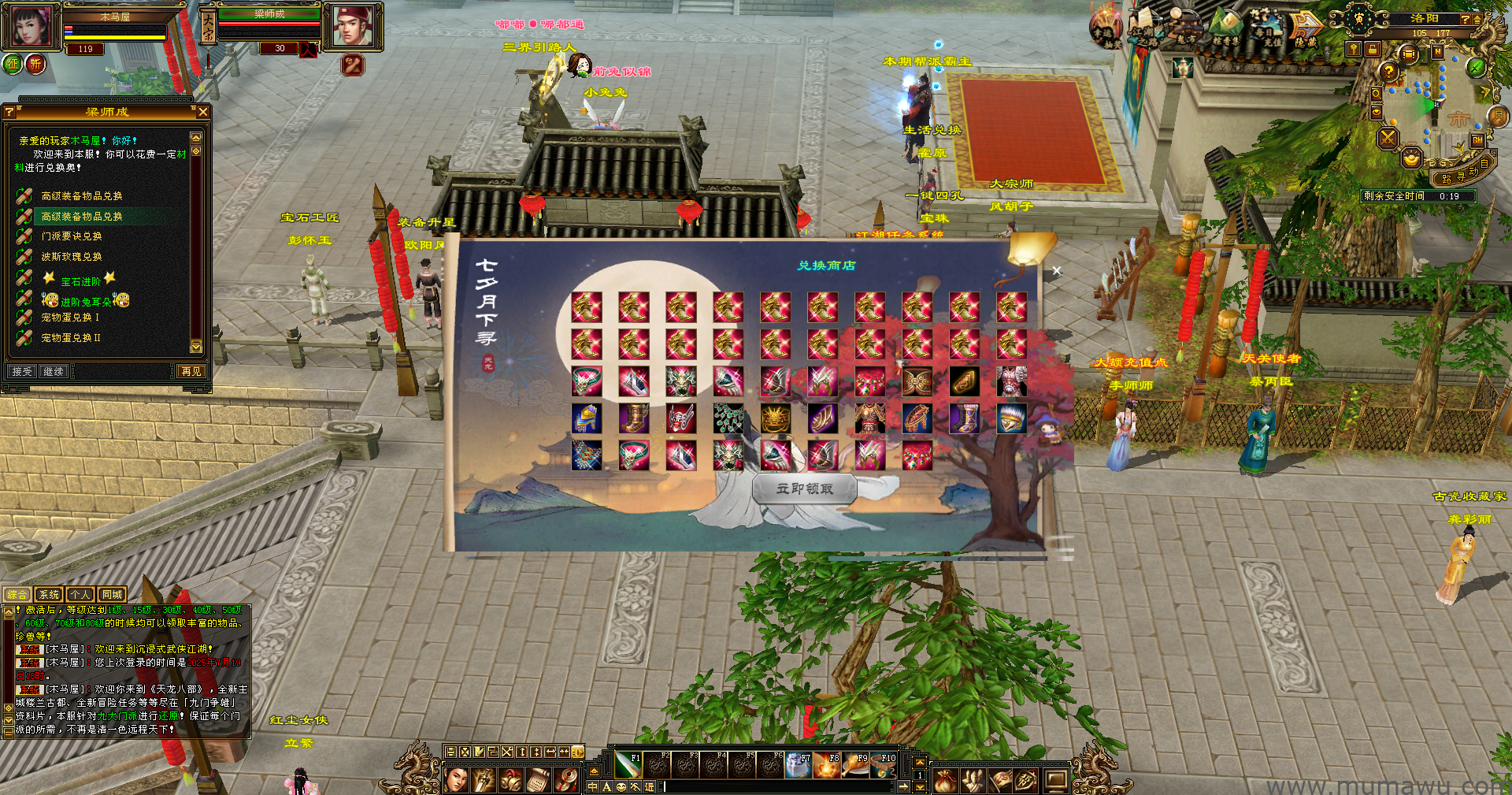Claim reward with the 立即领取 button
The width and height of the screenshot is (1512, 795).
click(804, 489)
